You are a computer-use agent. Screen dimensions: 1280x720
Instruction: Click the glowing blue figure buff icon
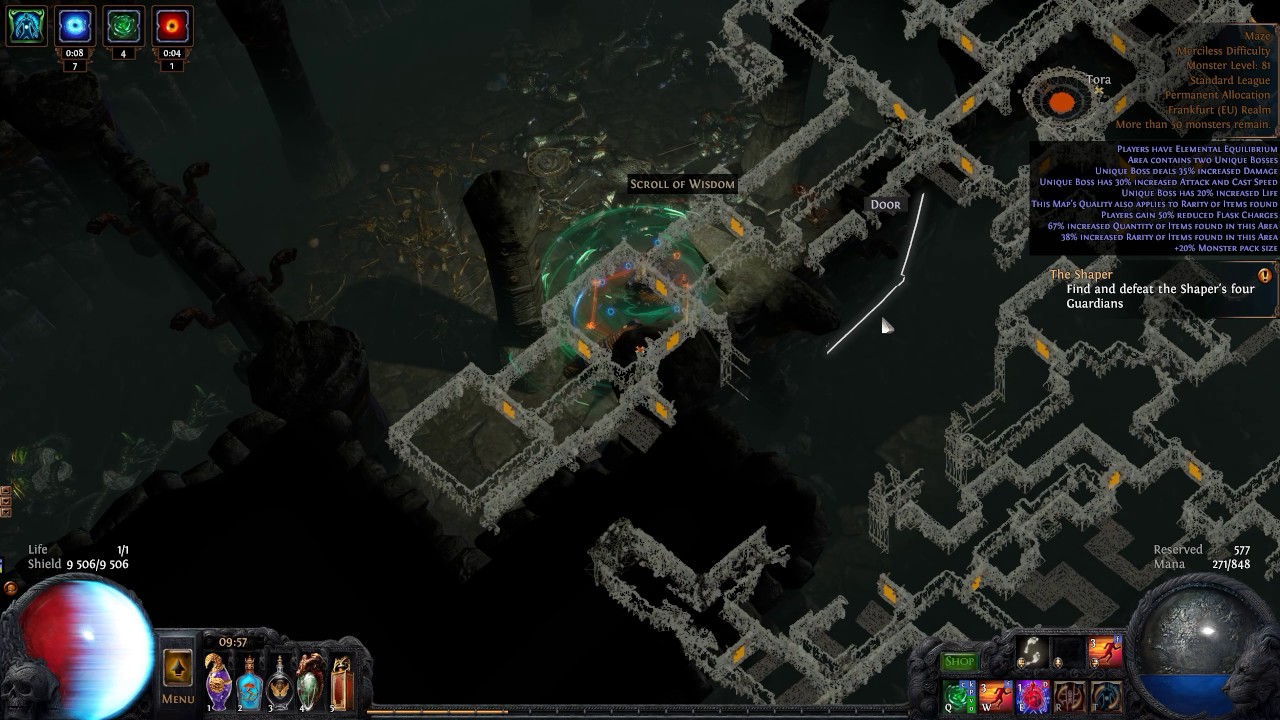26,27
